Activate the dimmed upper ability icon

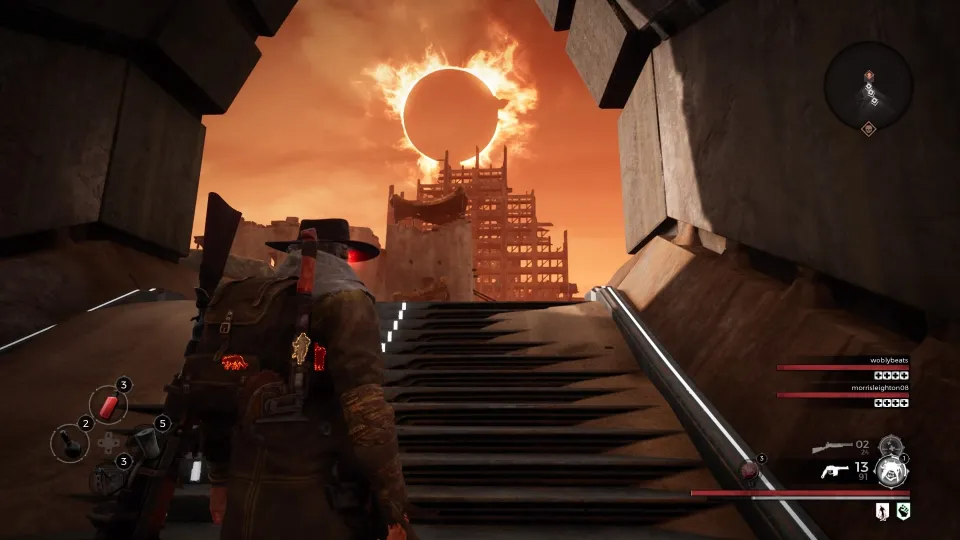pos(888,446)
